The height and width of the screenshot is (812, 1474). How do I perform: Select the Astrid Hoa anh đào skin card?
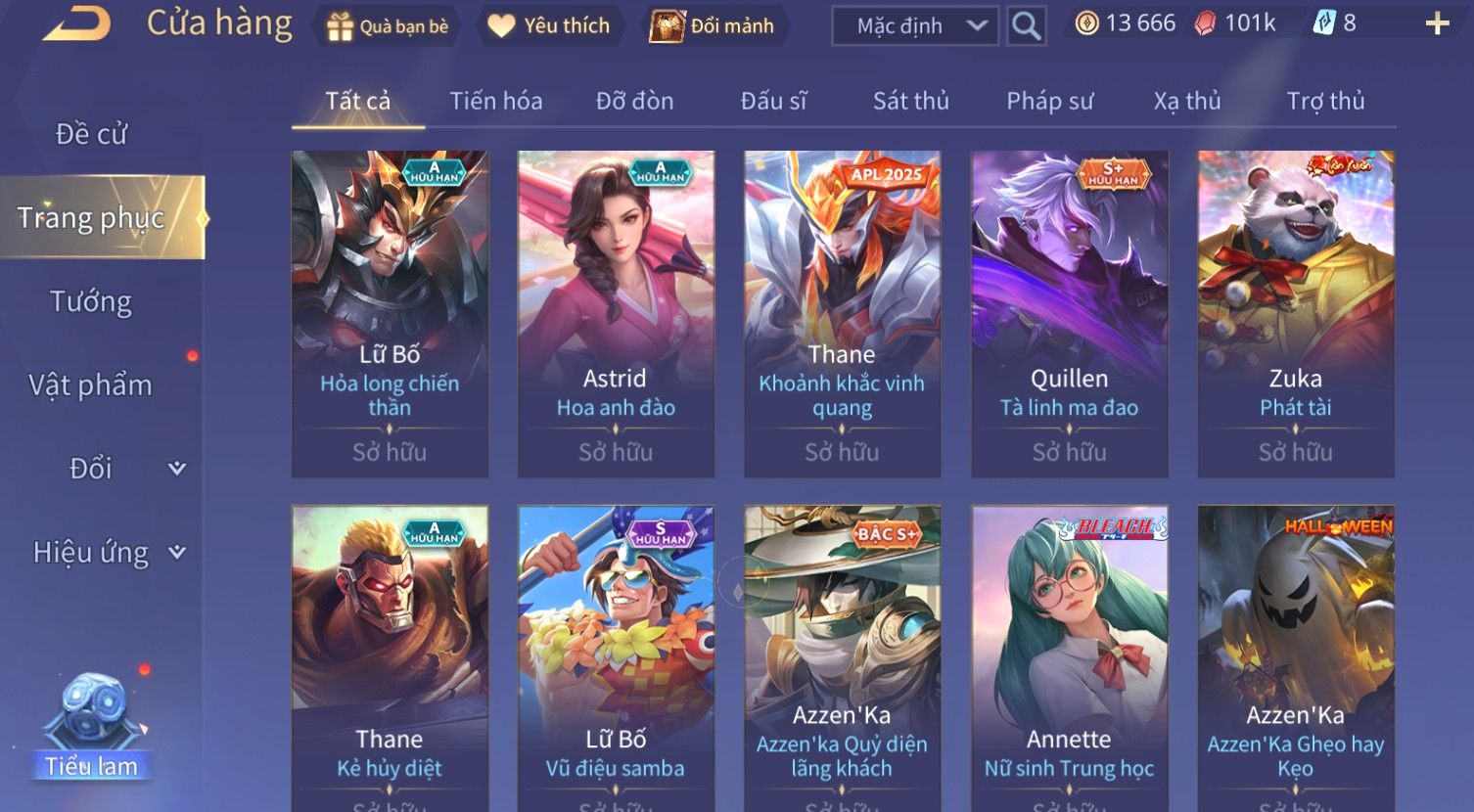[616, 313]
